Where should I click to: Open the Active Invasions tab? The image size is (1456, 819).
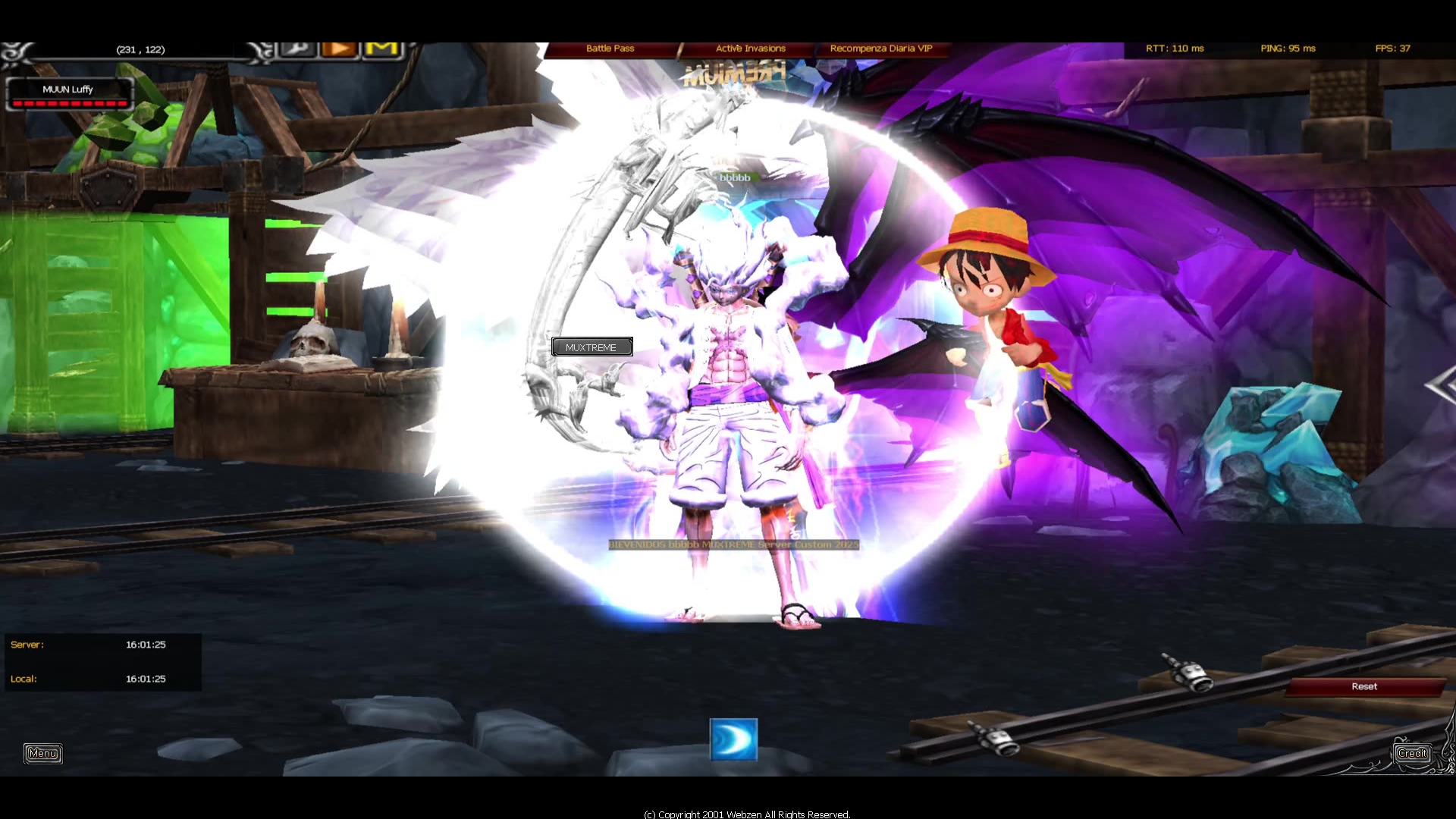point(750,48)
